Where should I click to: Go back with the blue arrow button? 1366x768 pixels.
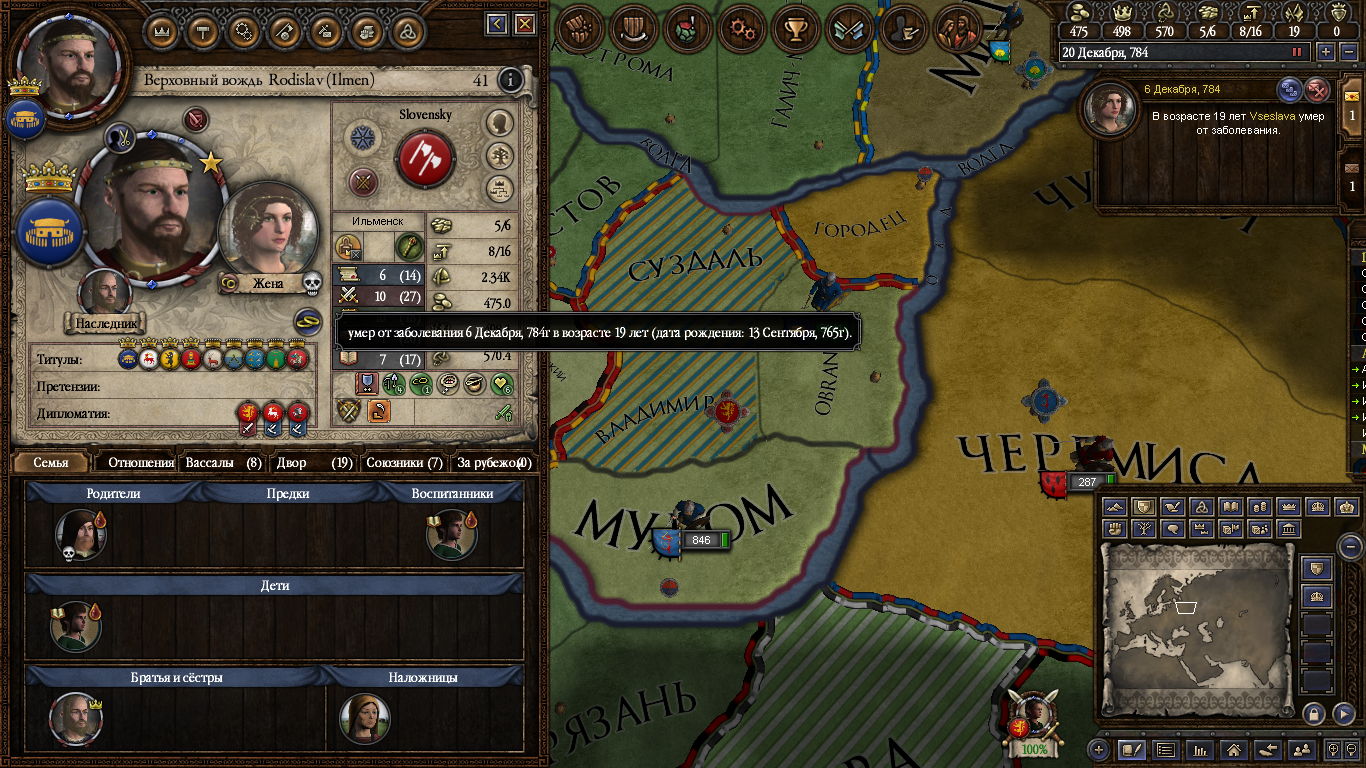[496, 23]
